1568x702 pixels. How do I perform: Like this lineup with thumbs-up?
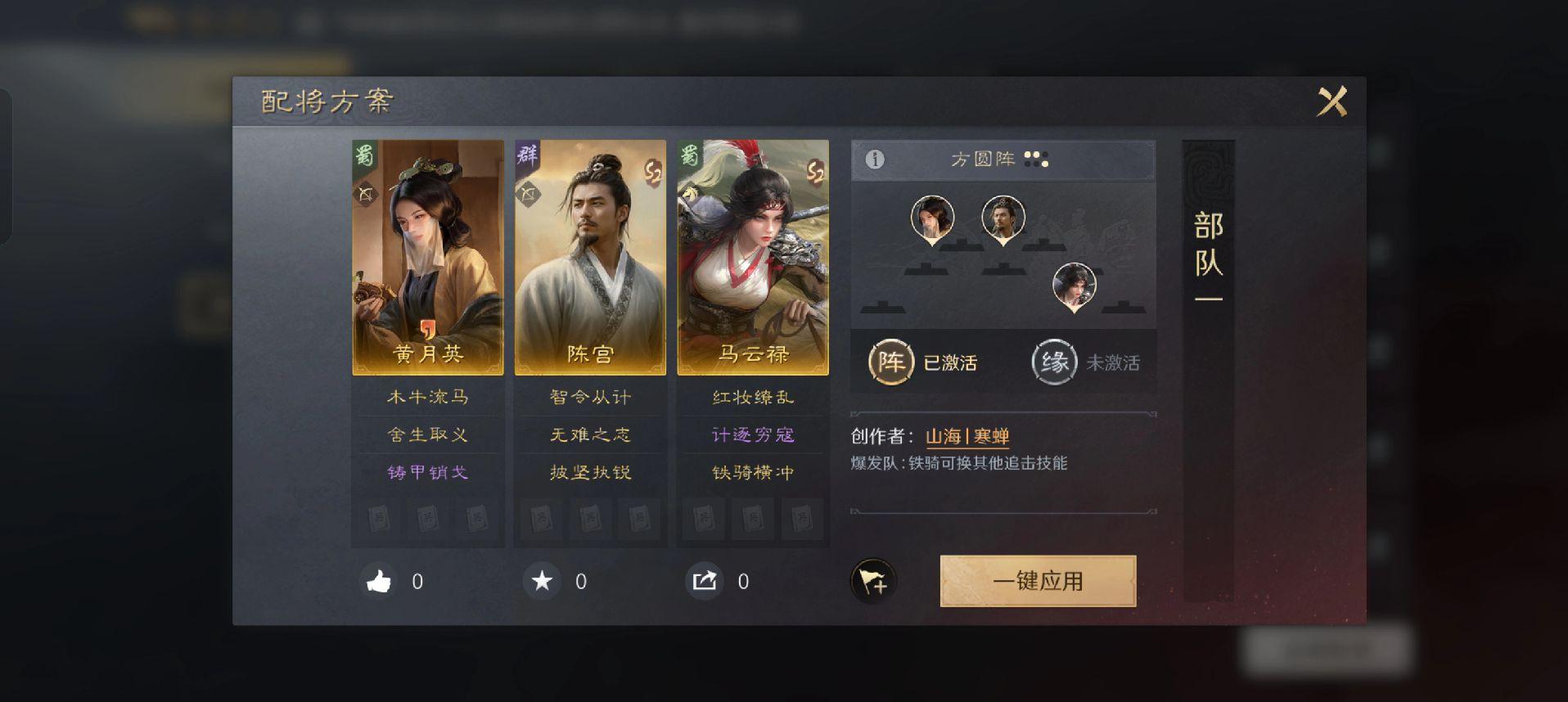click(x=379, y=582)
